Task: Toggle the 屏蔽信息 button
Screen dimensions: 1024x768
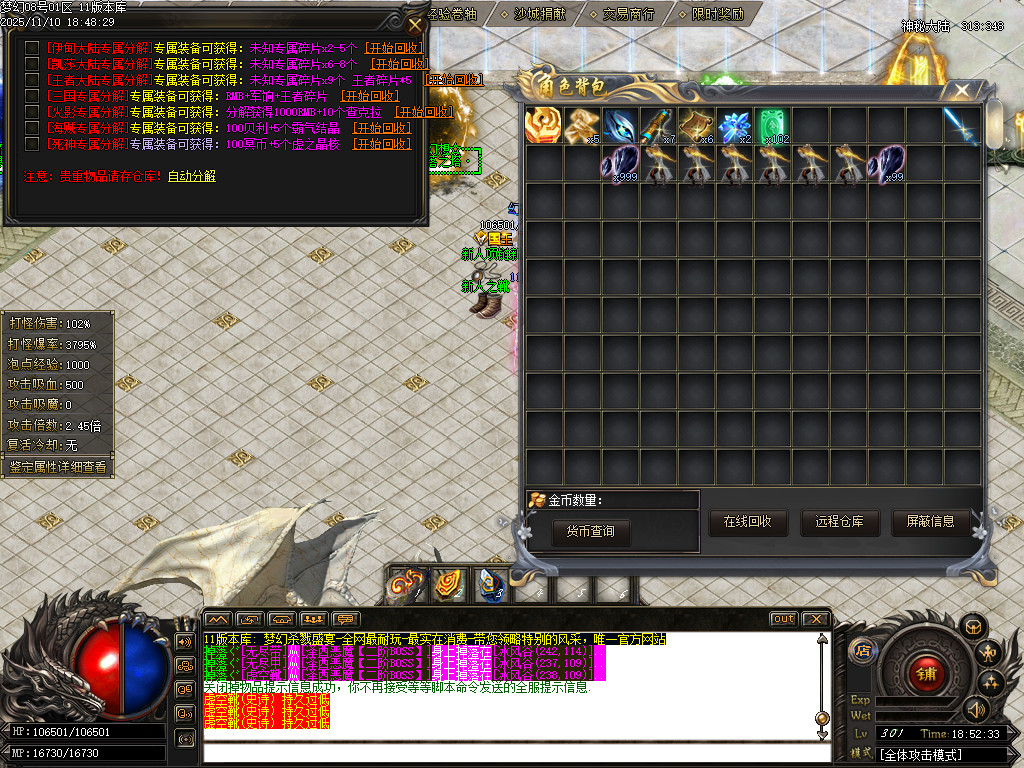Action: click(930, 521)
